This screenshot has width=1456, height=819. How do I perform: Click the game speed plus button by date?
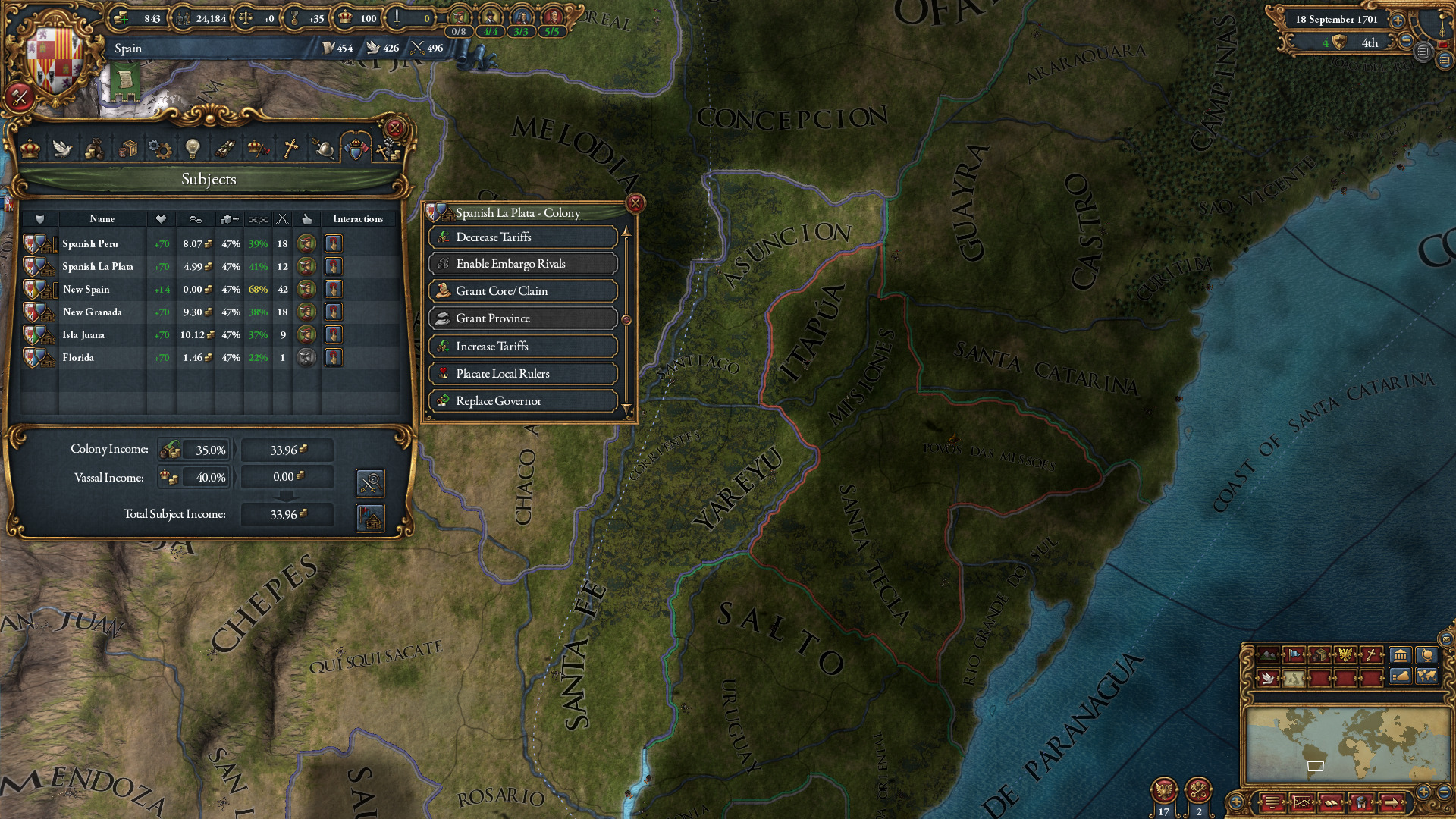[x=1398, y=20]
